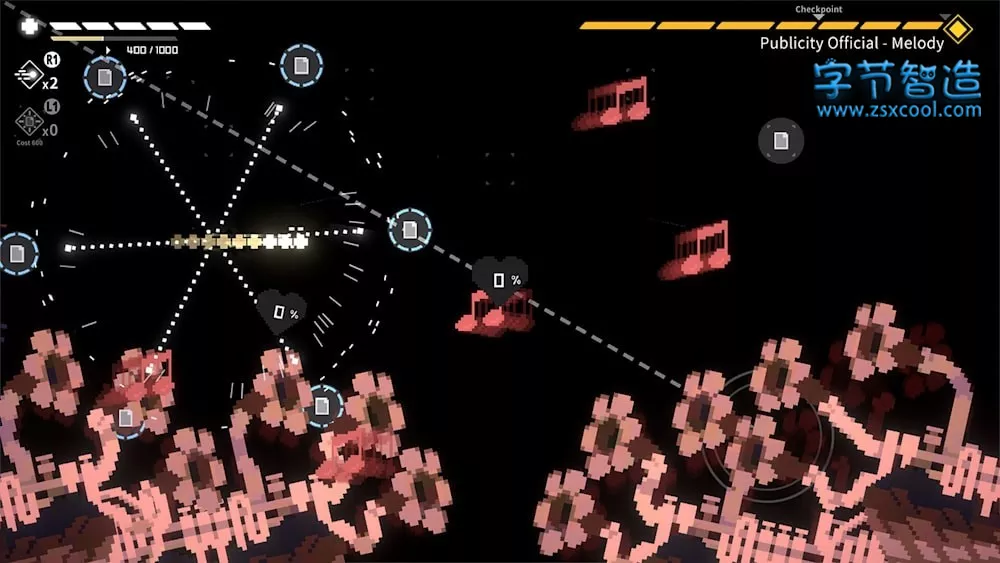This screenshot has height=563, width=1000.
Task: Click the yellow diamond at the progress bar's end
Action: pyautogui.click(x=957, y=28)
